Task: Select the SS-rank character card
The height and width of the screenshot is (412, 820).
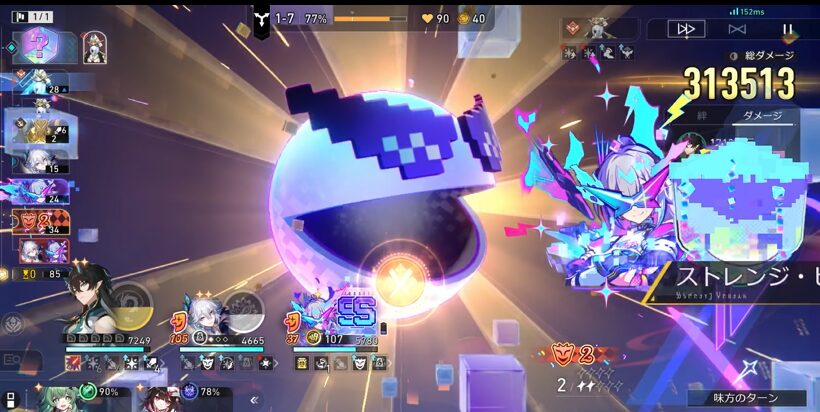Action: 339,313
